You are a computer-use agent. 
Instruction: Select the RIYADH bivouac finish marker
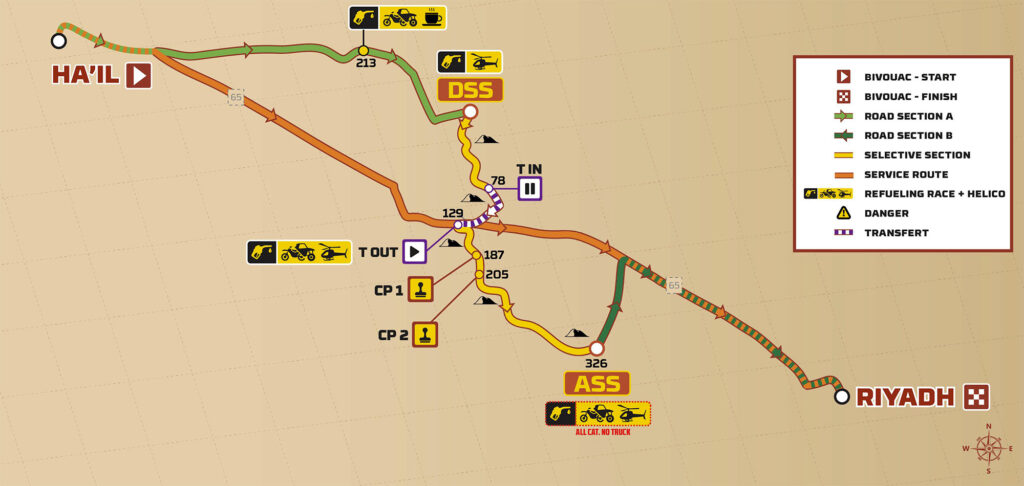[x=976, y=397]
